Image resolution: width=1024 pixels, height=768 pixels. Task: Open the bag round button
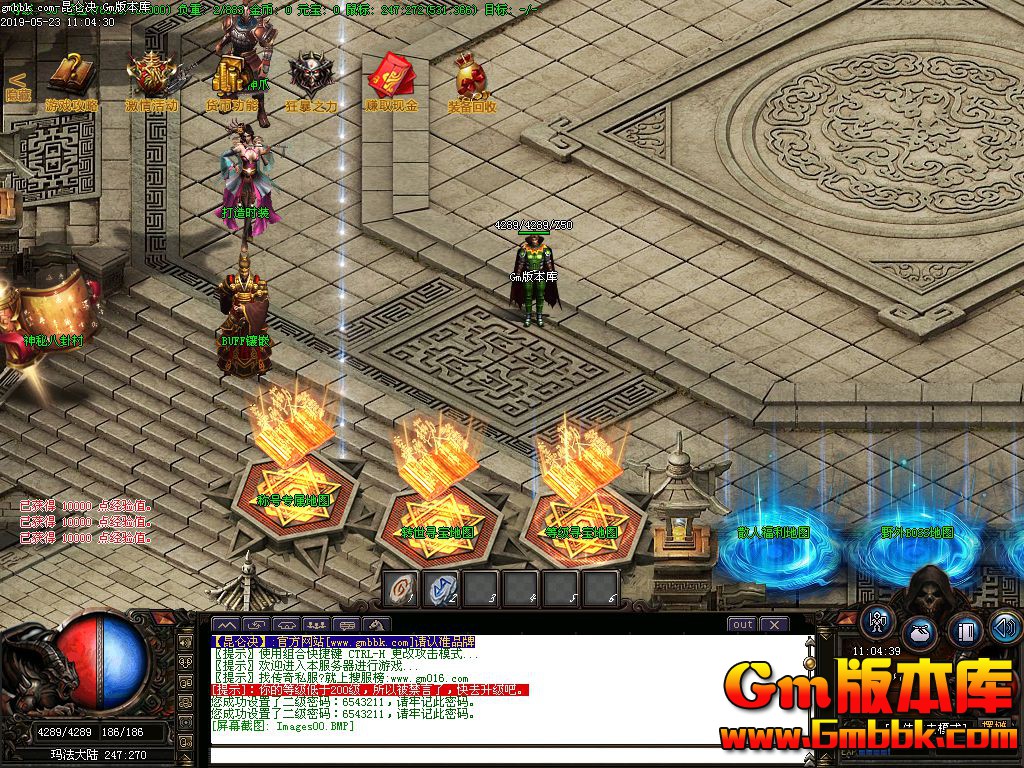pos(920,632)
